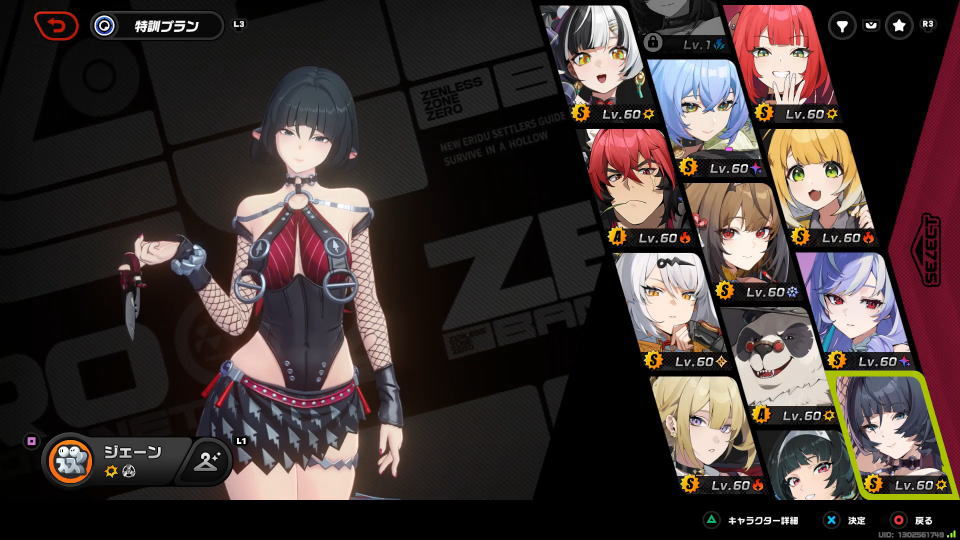The image size is (960, 540).
Task: Click the crown sort icon
Action: 870,27
